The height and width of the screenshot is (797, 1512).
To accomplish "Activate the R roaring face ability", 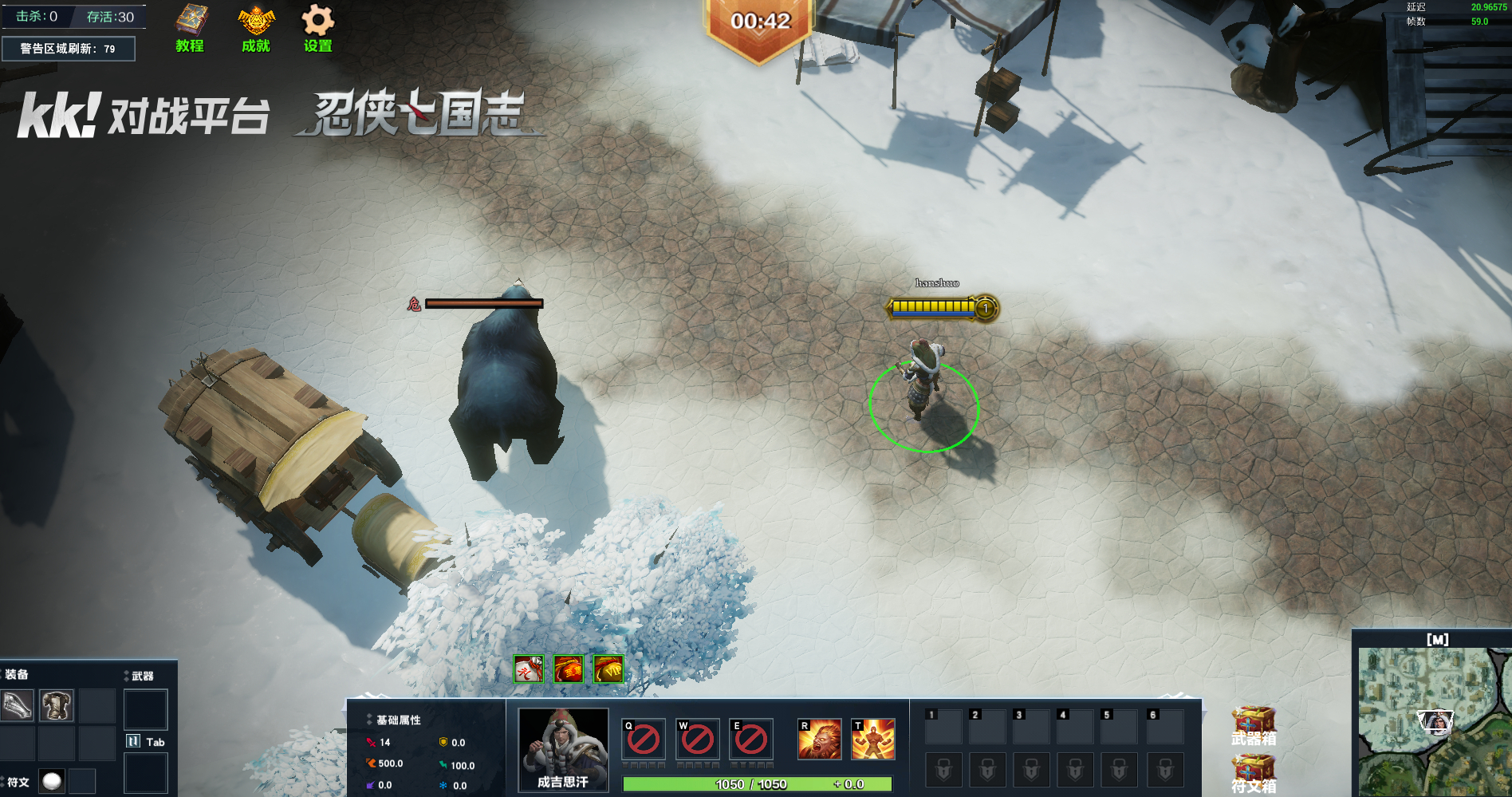I will [x=819, y=739].
